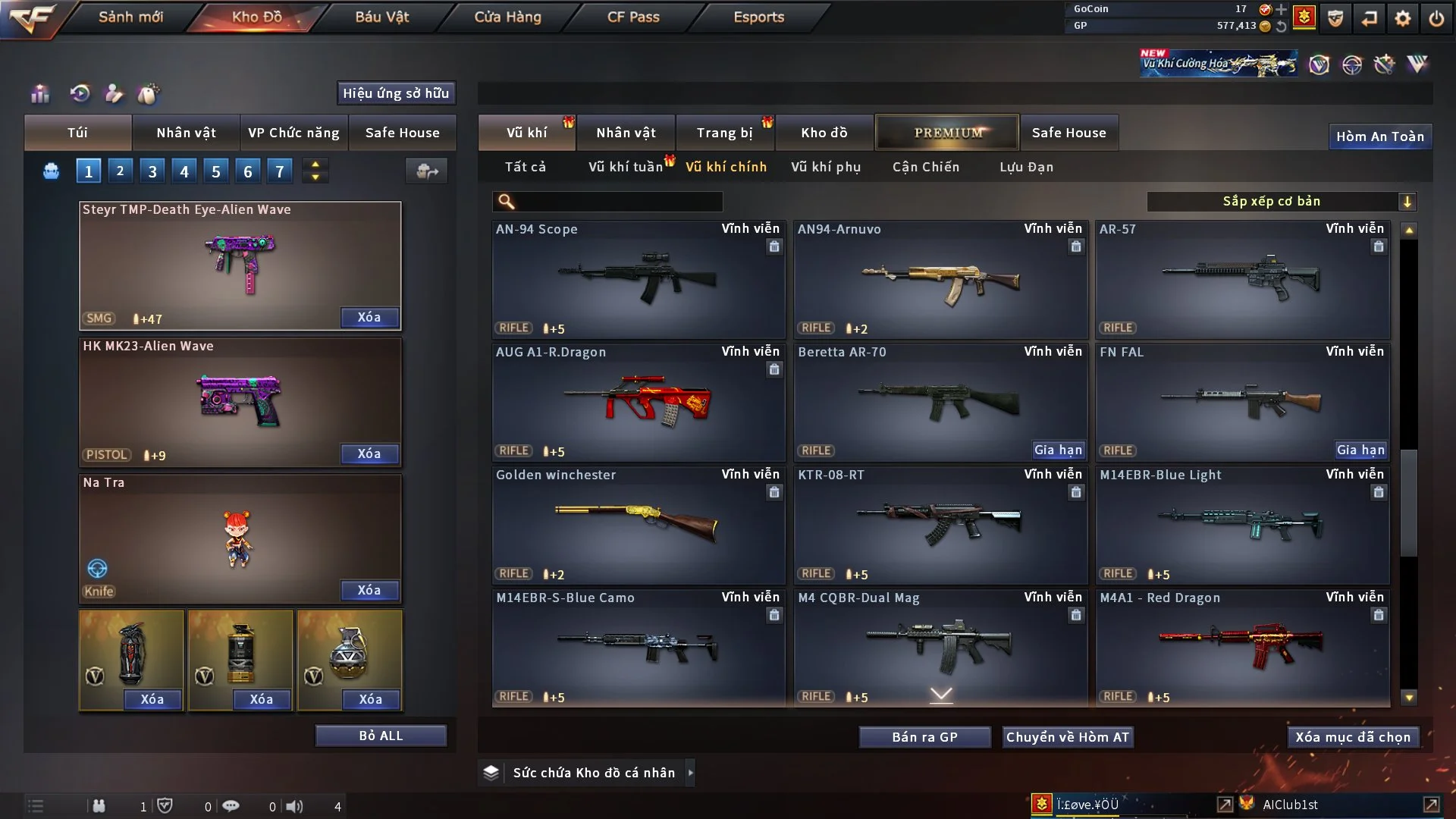Image resolution: width=1456 pixels, height=819 pixels.
Task: Open the gear settings icon
Action: click(1402, 18)
